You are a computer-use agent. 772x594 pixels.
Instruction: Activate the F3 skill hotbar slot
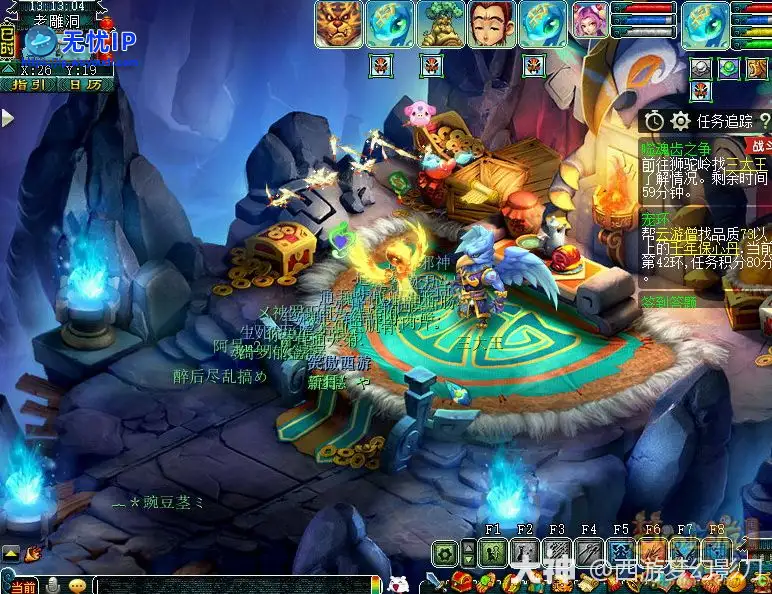click(557, 551)
